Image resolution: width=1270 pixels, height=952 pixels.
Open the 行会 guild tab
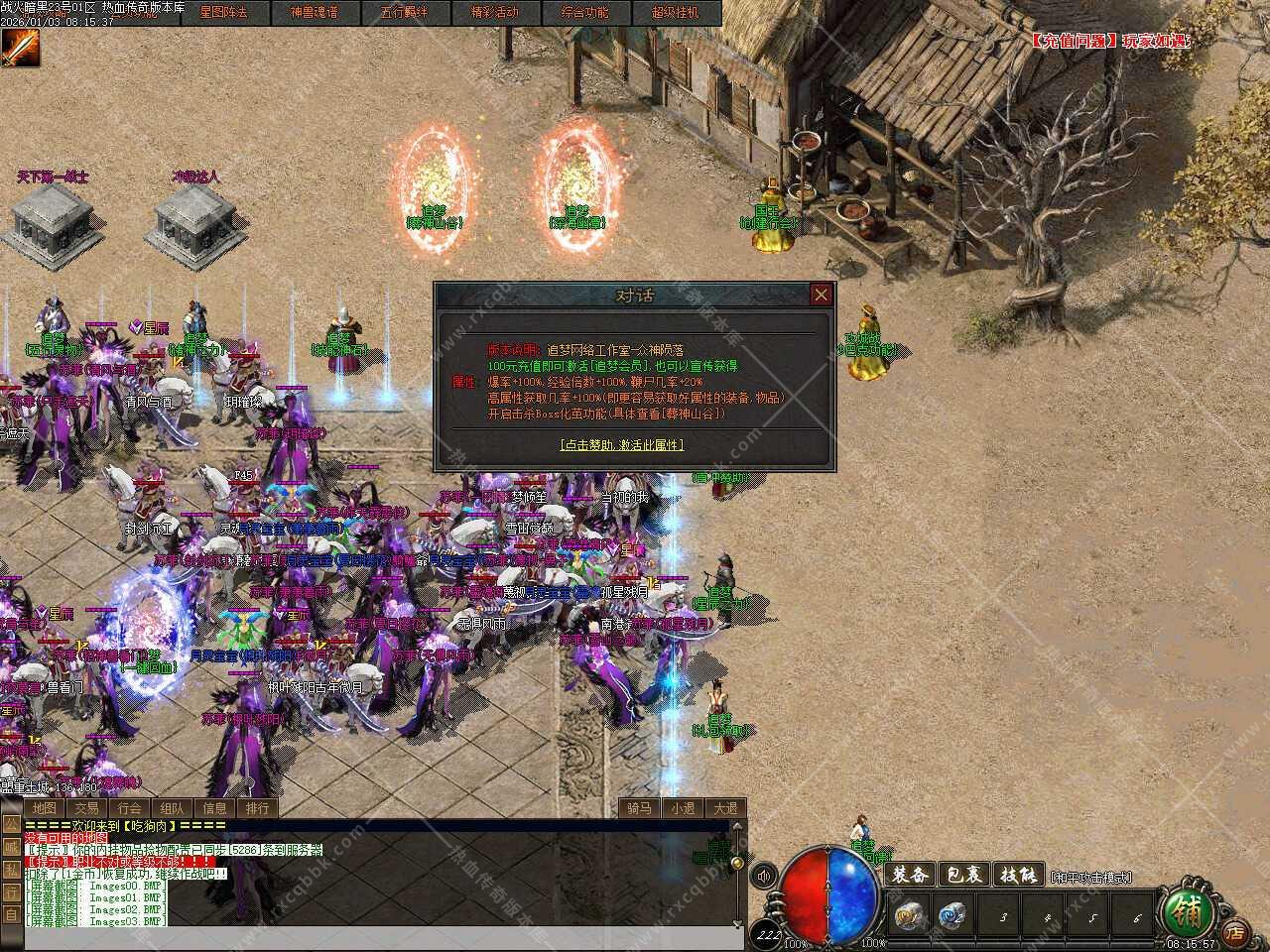(x=129, y=808)
